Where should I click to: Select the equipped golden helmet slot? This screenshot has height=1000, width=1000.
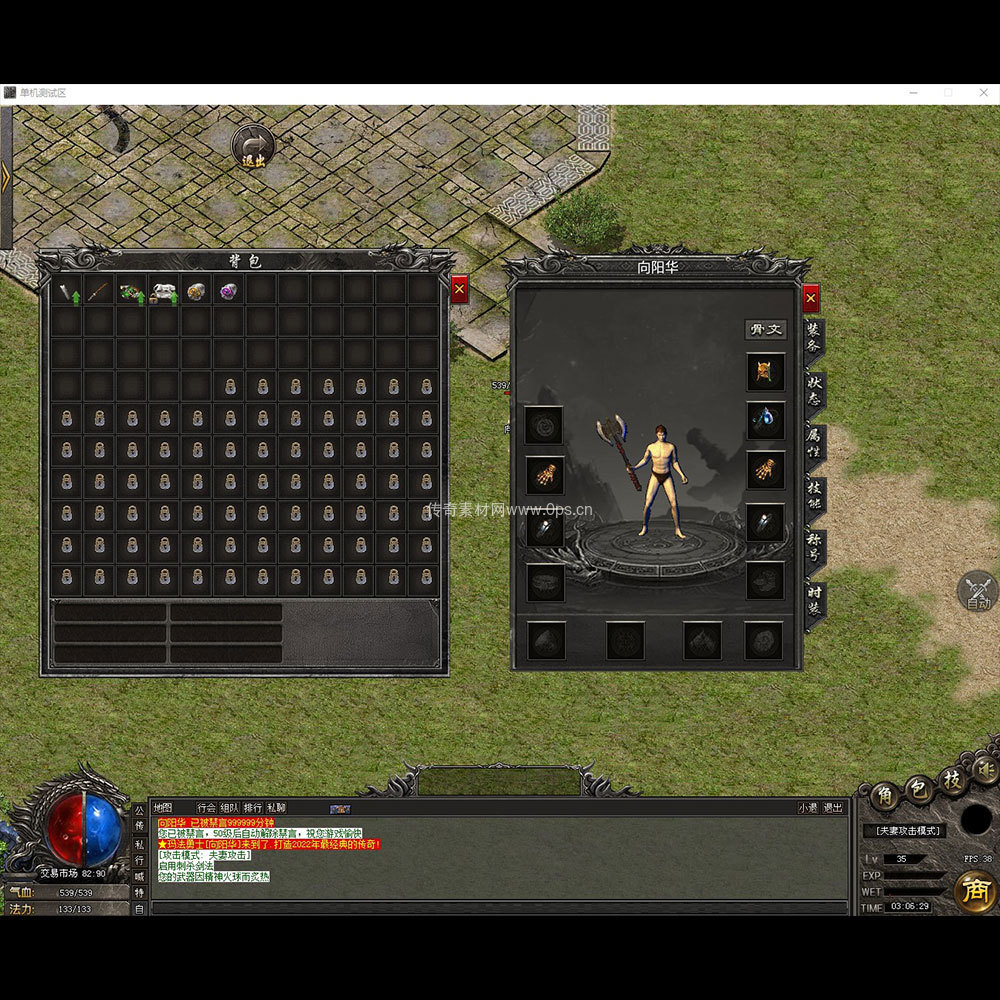tap(765, 372)
